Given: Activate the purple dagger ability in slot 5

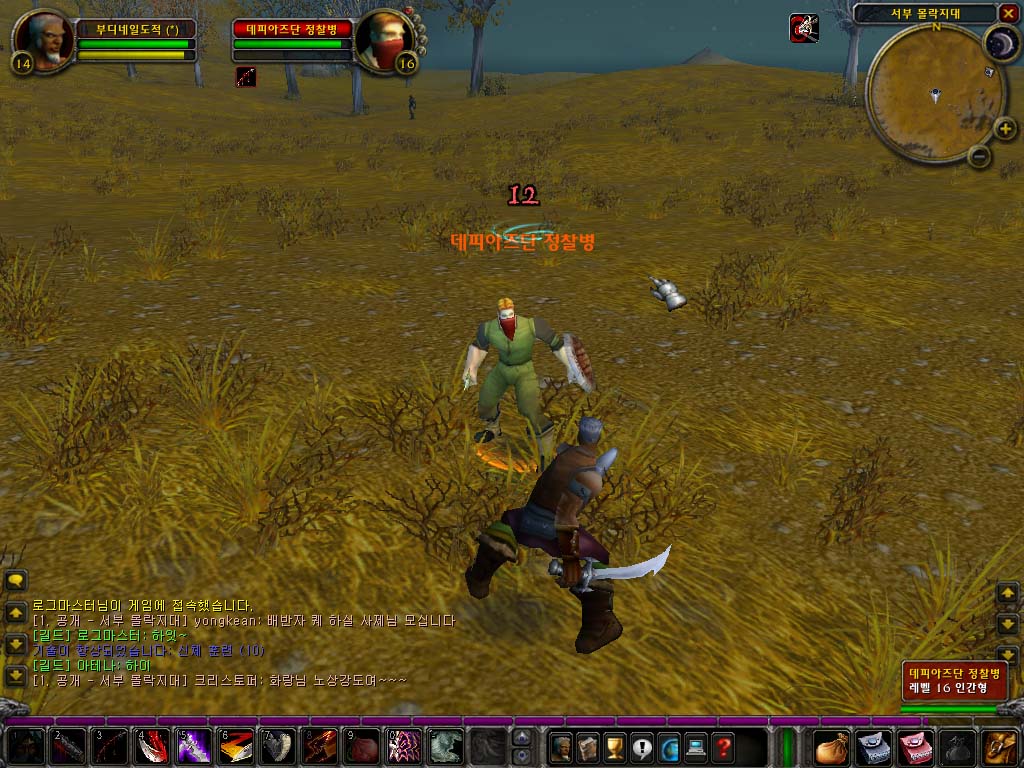Looking at the screenshot, I should pos(193,747).
